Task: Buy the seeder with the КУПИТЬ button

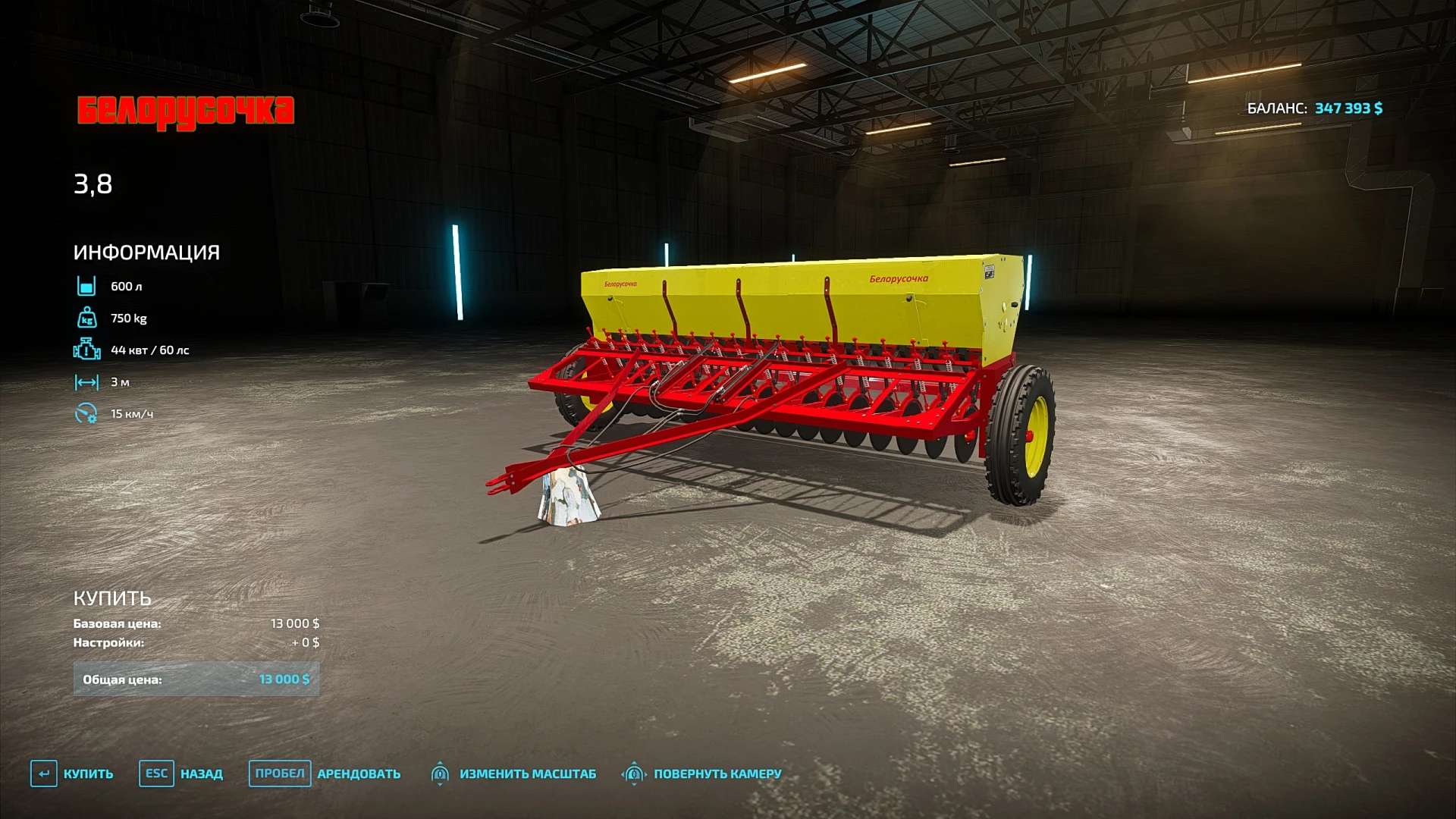Action: coord(73,773)
